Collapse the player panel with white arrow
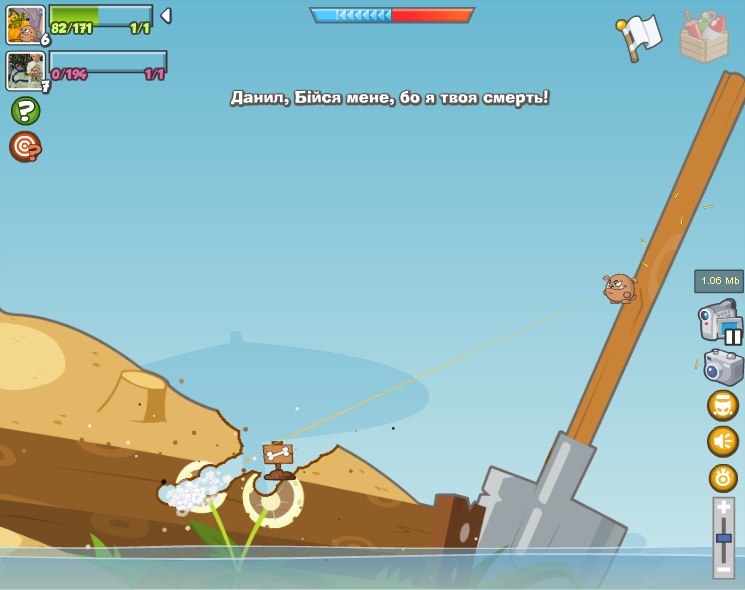745x590 pixels. [x=166, y=16]
